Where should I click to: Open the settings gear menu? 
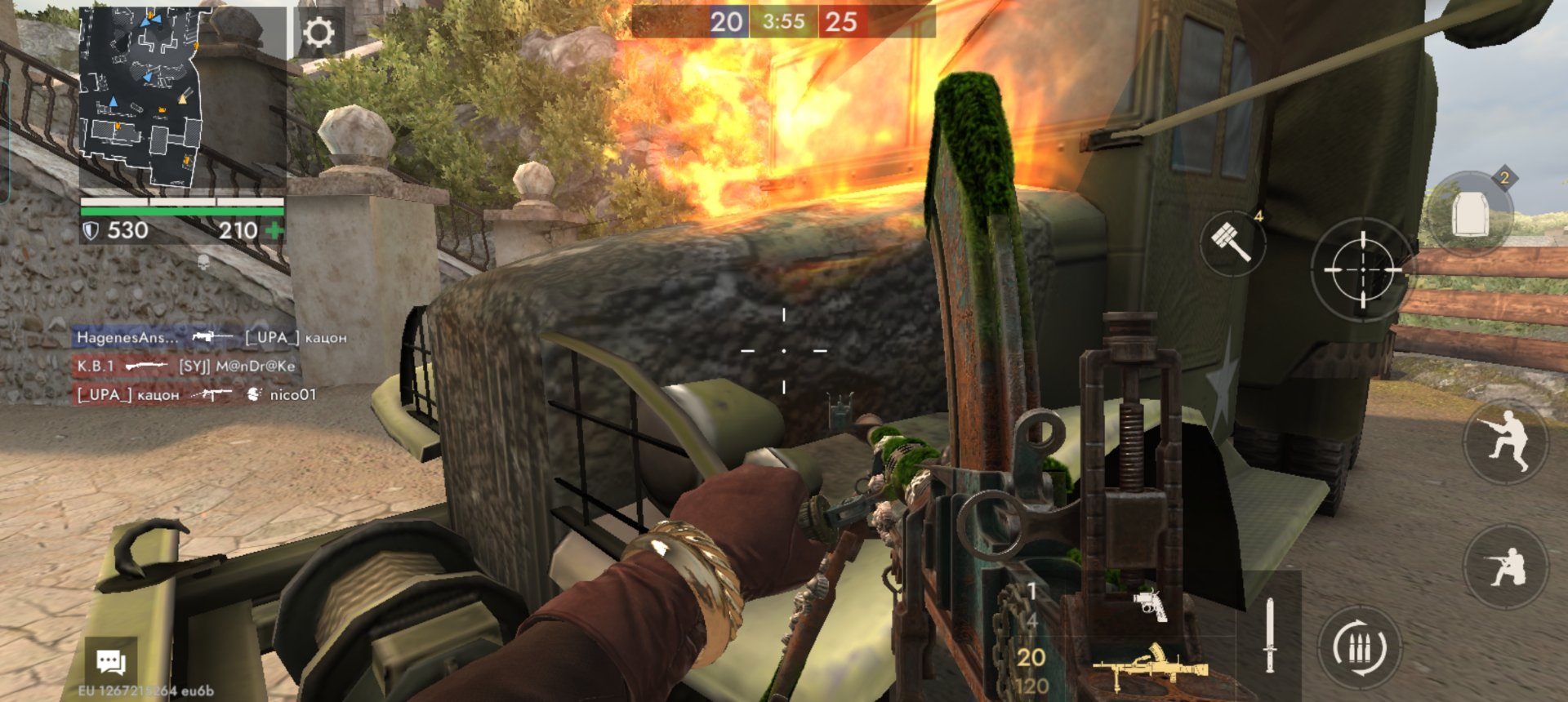tap(318, 33)
